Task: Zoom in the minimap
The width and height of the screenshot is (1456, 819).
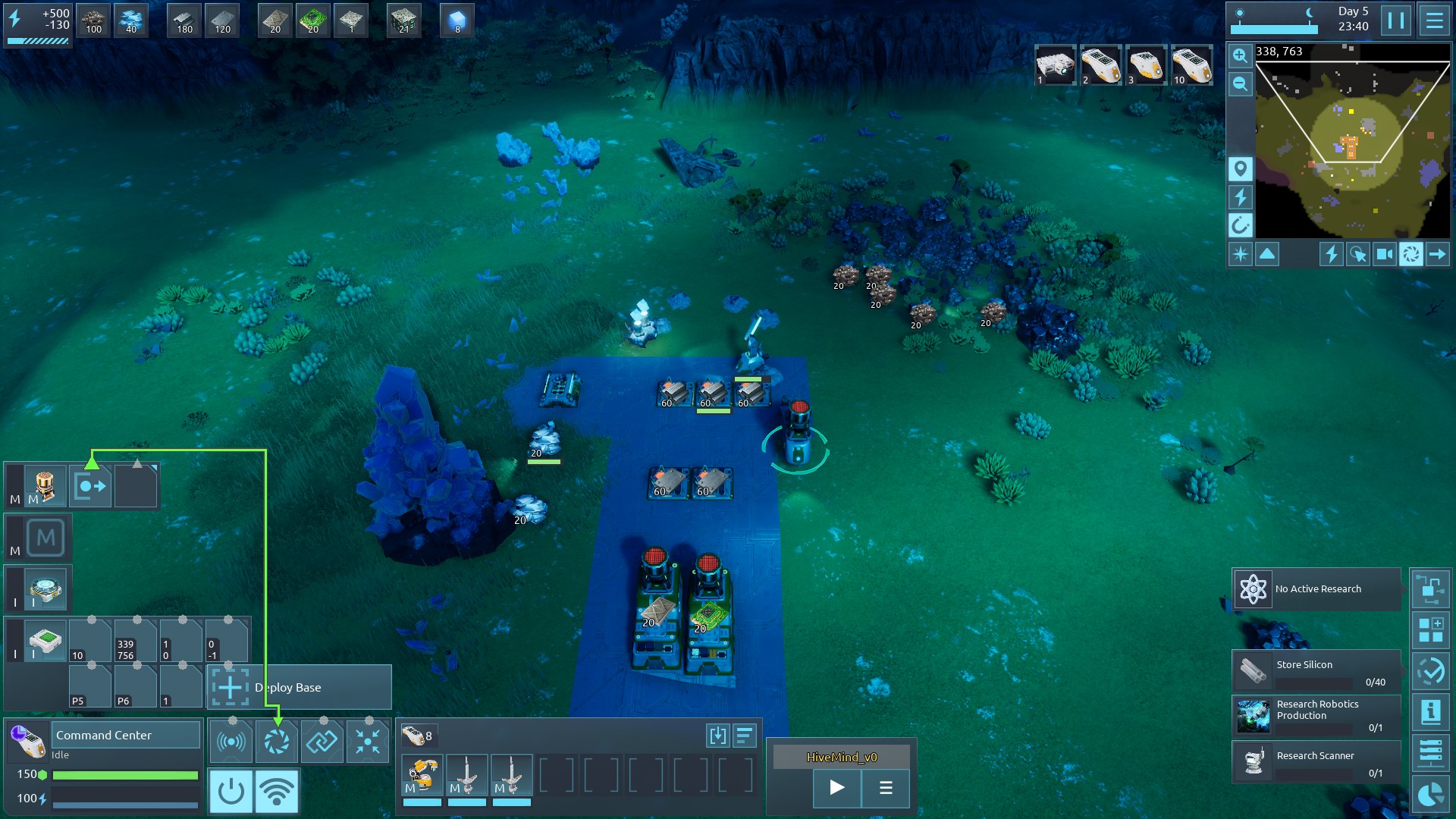Action: coord(1240,55)
